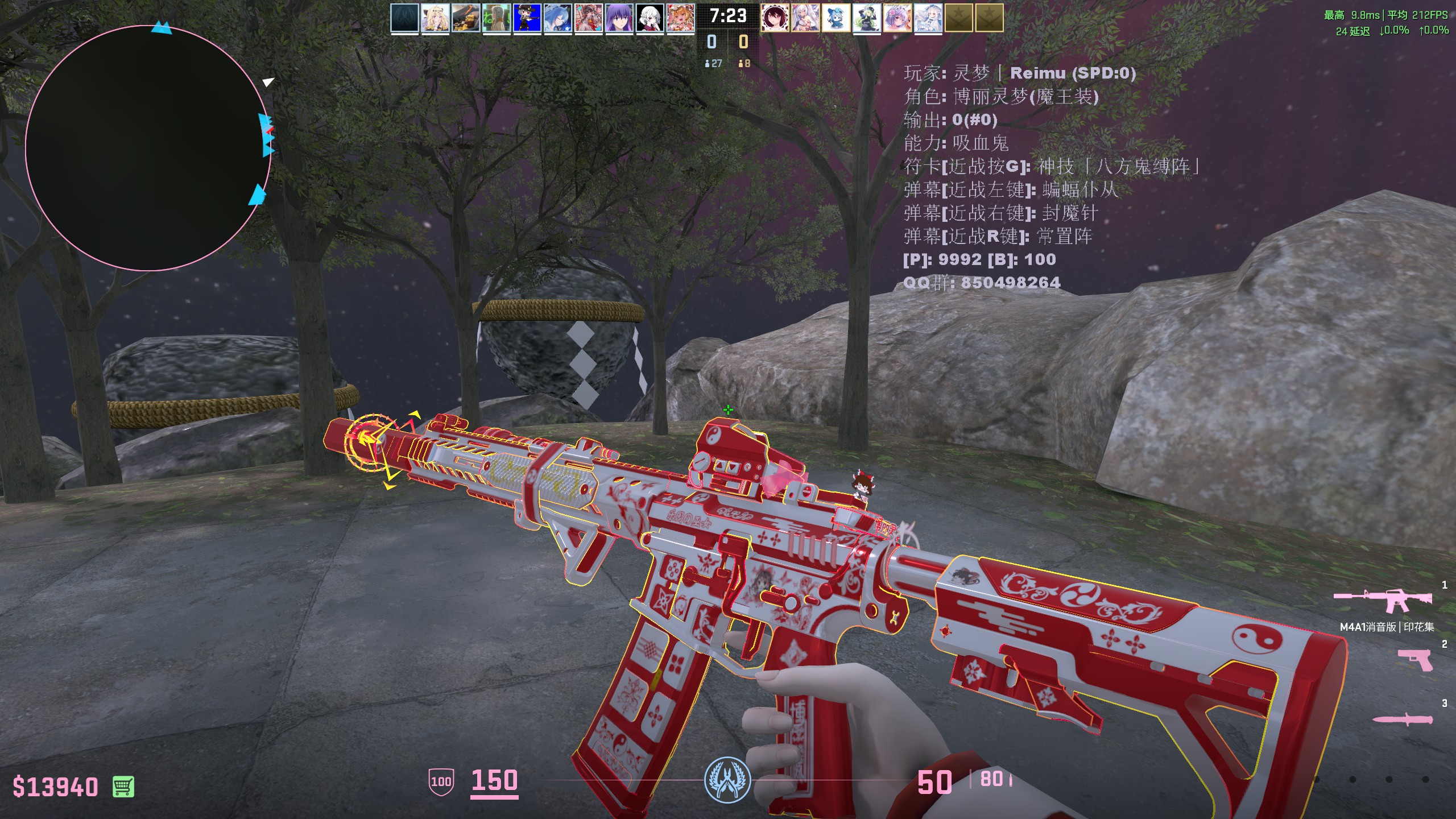Click the blue-background gunslinger hat avatar
Image resolution: width=1456 pixels, height=819 pixels.
pyautogui.click(x=527, y=18)
